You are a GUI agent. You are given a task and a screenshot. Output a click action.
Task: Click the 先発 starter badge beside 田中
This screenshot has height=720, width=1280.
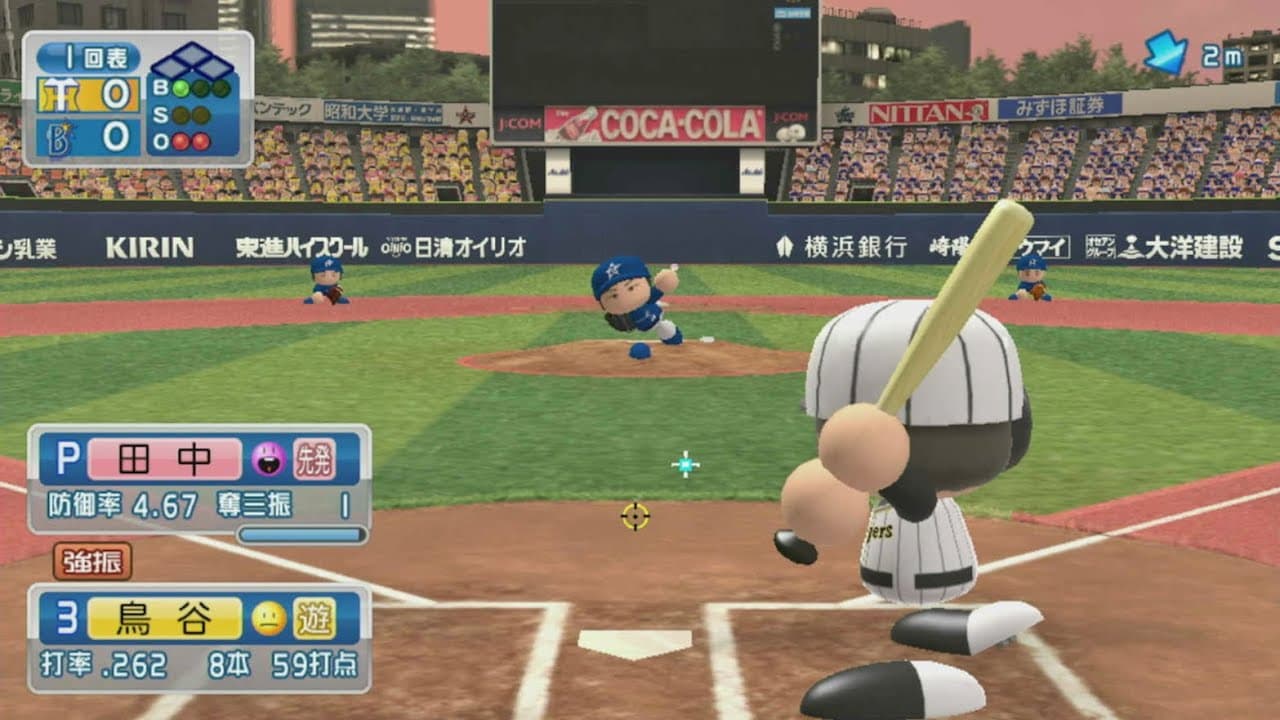point(315,461)
